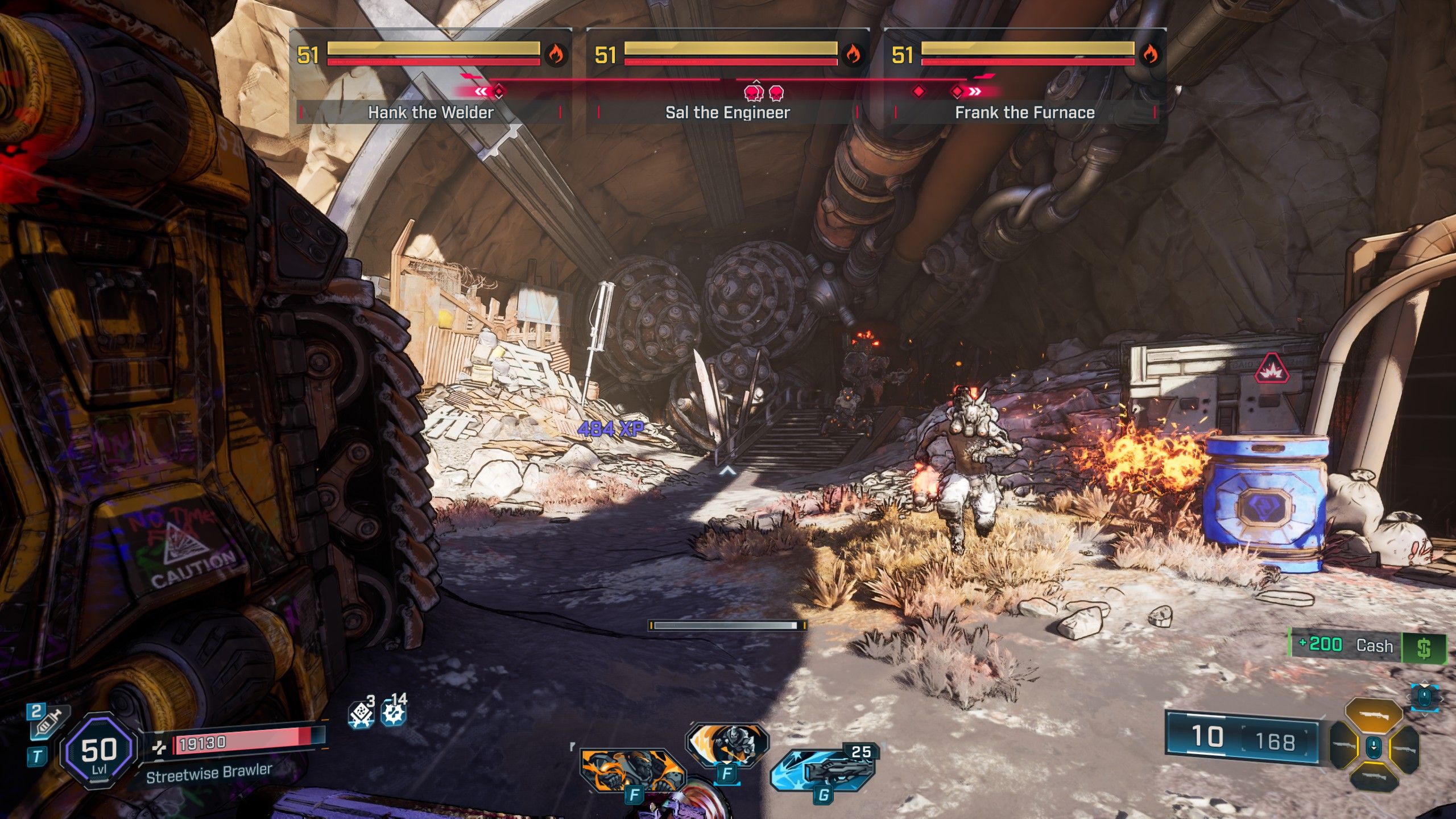Activate the armored figure with orange swirl skill
This screenshot has height=819, width=1456.
click(x=728, y=744)
